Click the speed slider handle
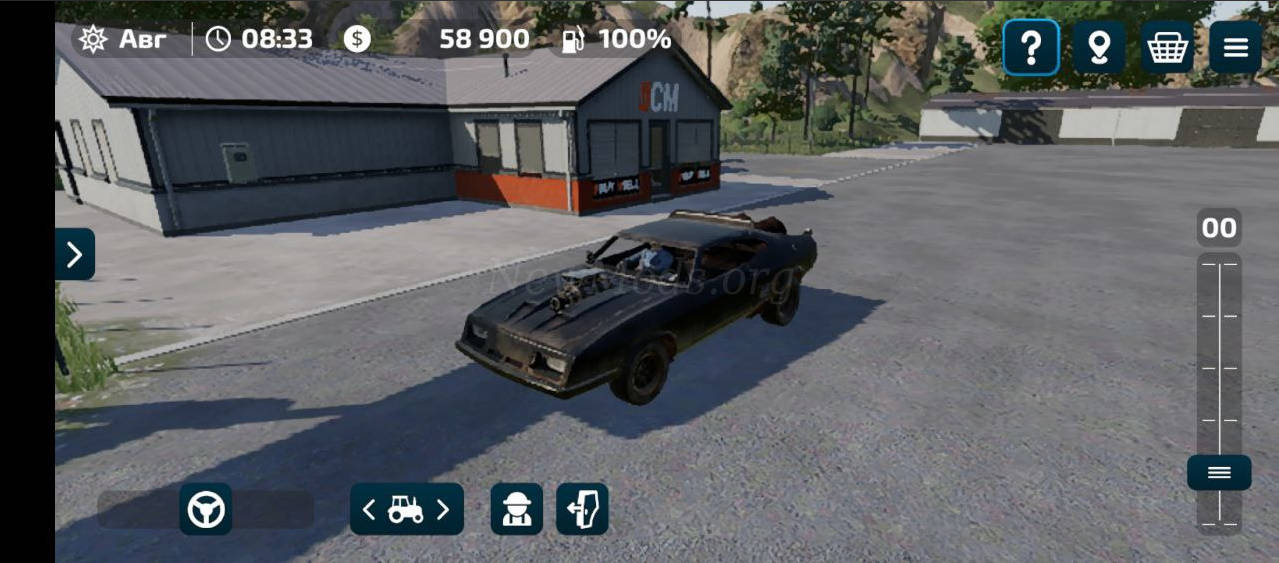The height and width of the screenshot is (563, 1279). click(1219, 472)
